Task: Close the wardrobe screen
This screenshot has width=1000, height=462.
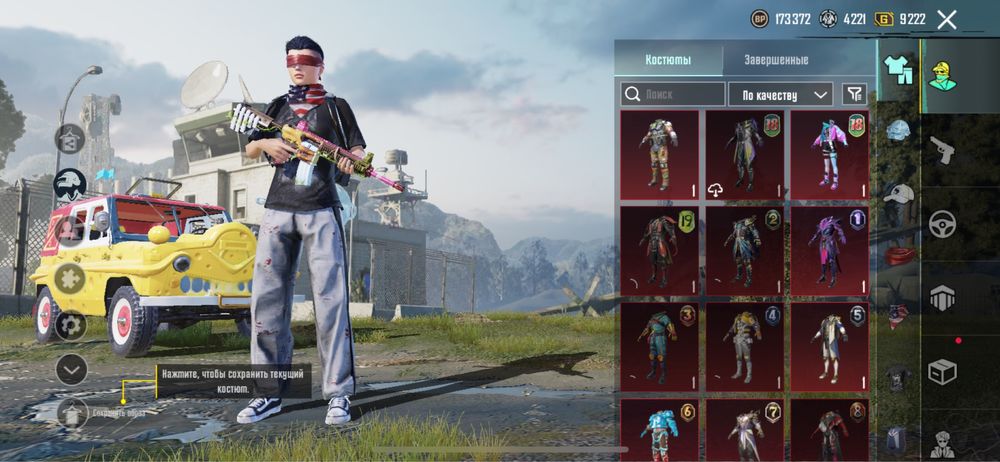Action: pos(947,19)
